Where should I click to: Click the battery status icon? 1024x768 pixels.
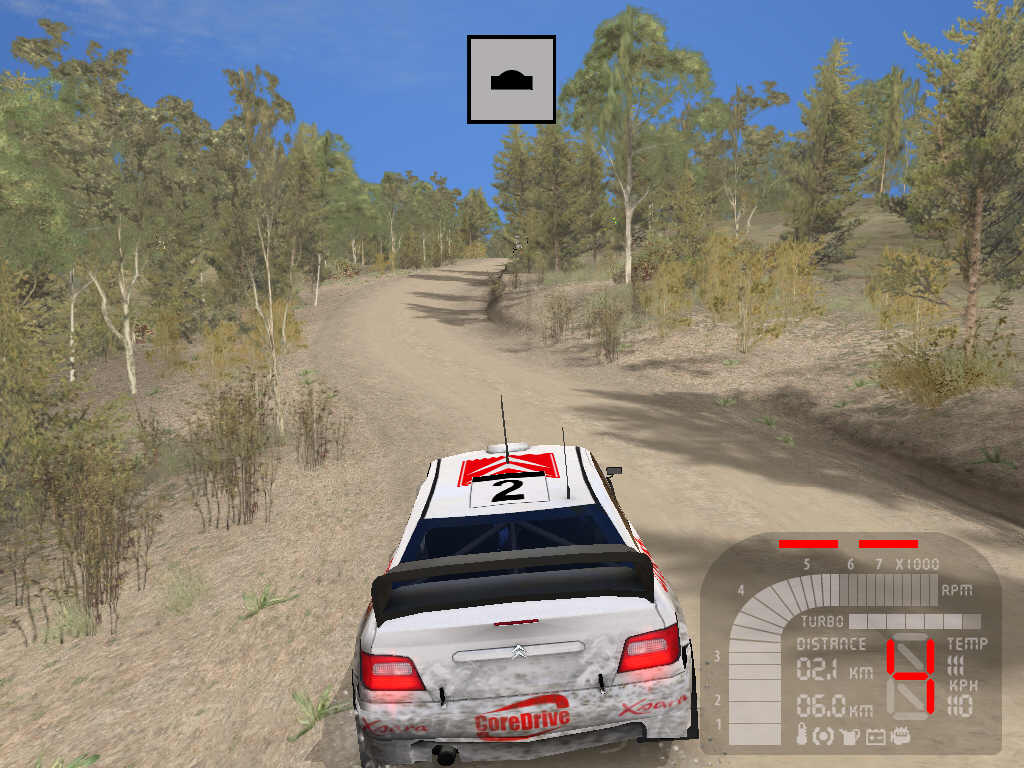pos(876,736)
